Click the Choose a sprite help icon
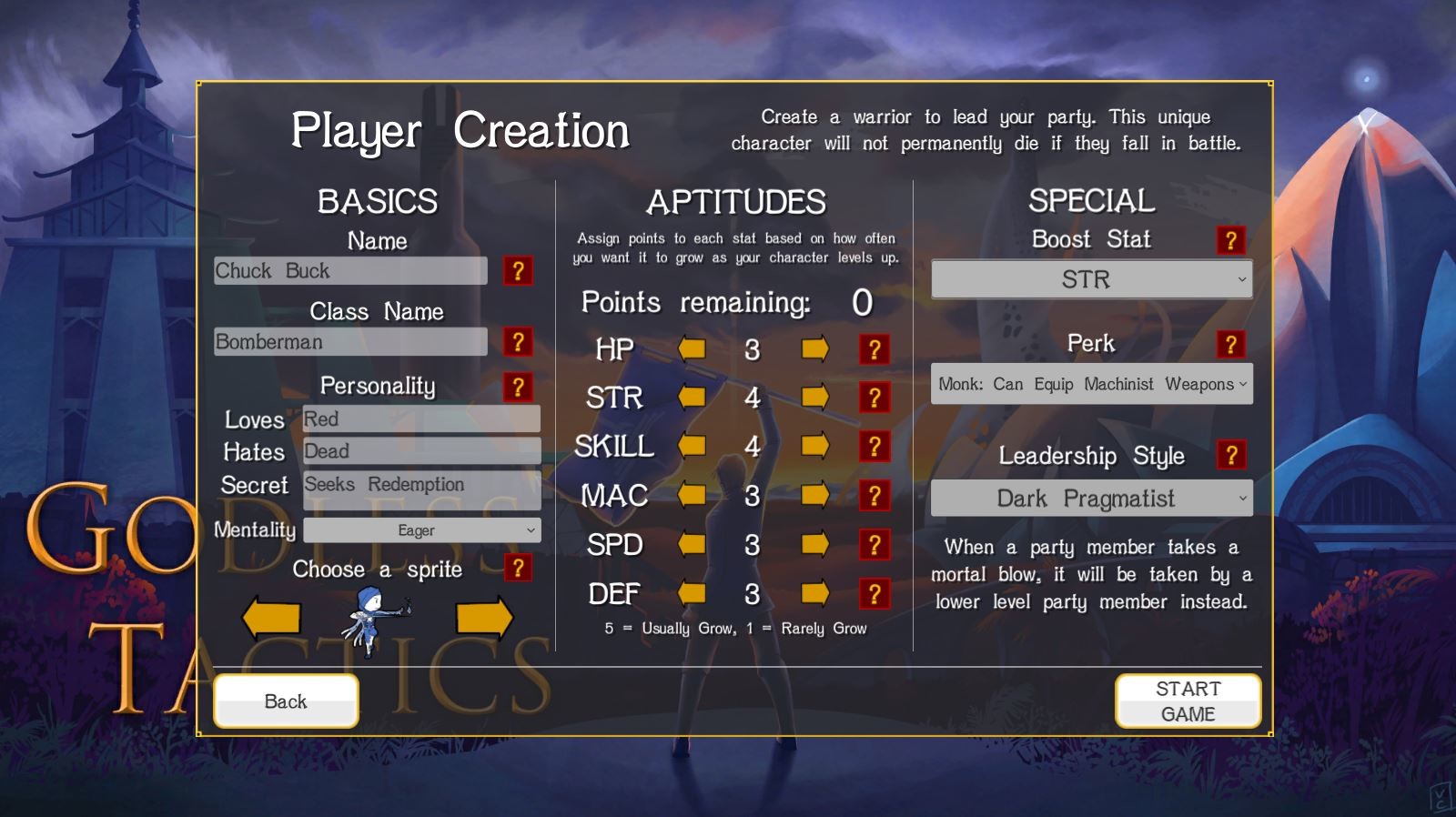Viewport: 1456px width, 817px height. [x=519, y=570]
